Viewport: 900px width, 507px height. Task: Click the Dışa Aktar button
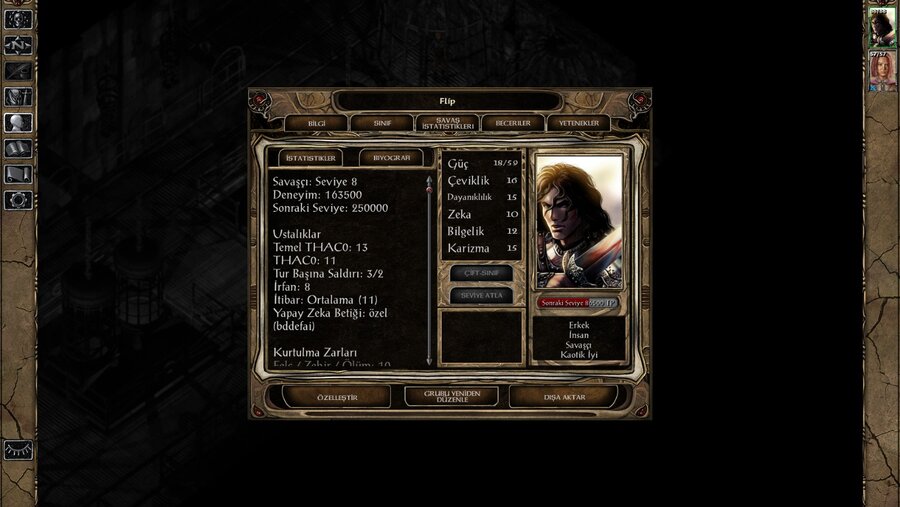click(565, 396)
